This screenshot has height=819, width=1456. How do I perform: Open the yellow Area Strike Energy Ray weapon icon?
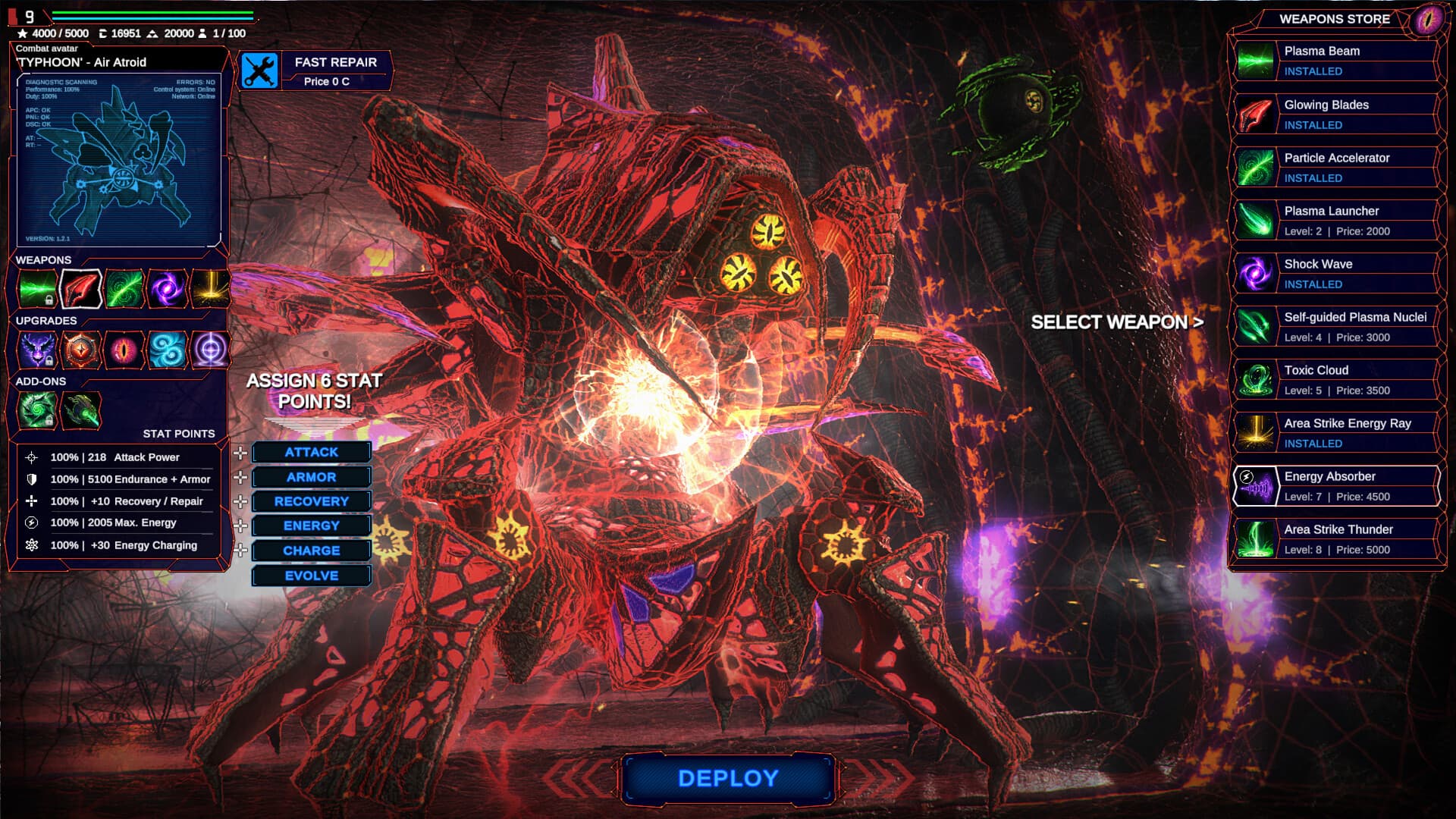coord(209,289)
